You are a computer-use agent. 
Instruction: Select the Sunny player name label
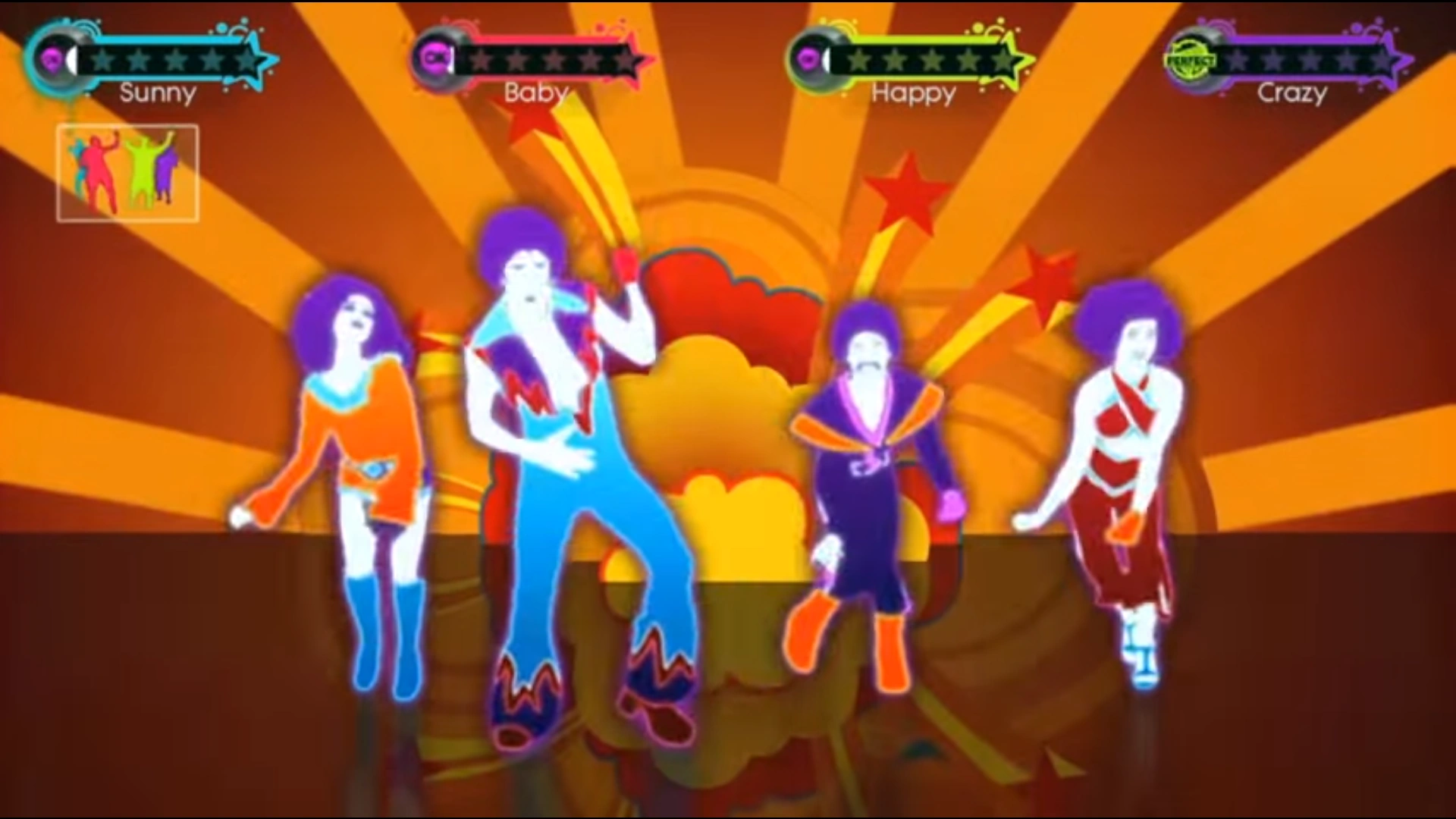(155, 93)
